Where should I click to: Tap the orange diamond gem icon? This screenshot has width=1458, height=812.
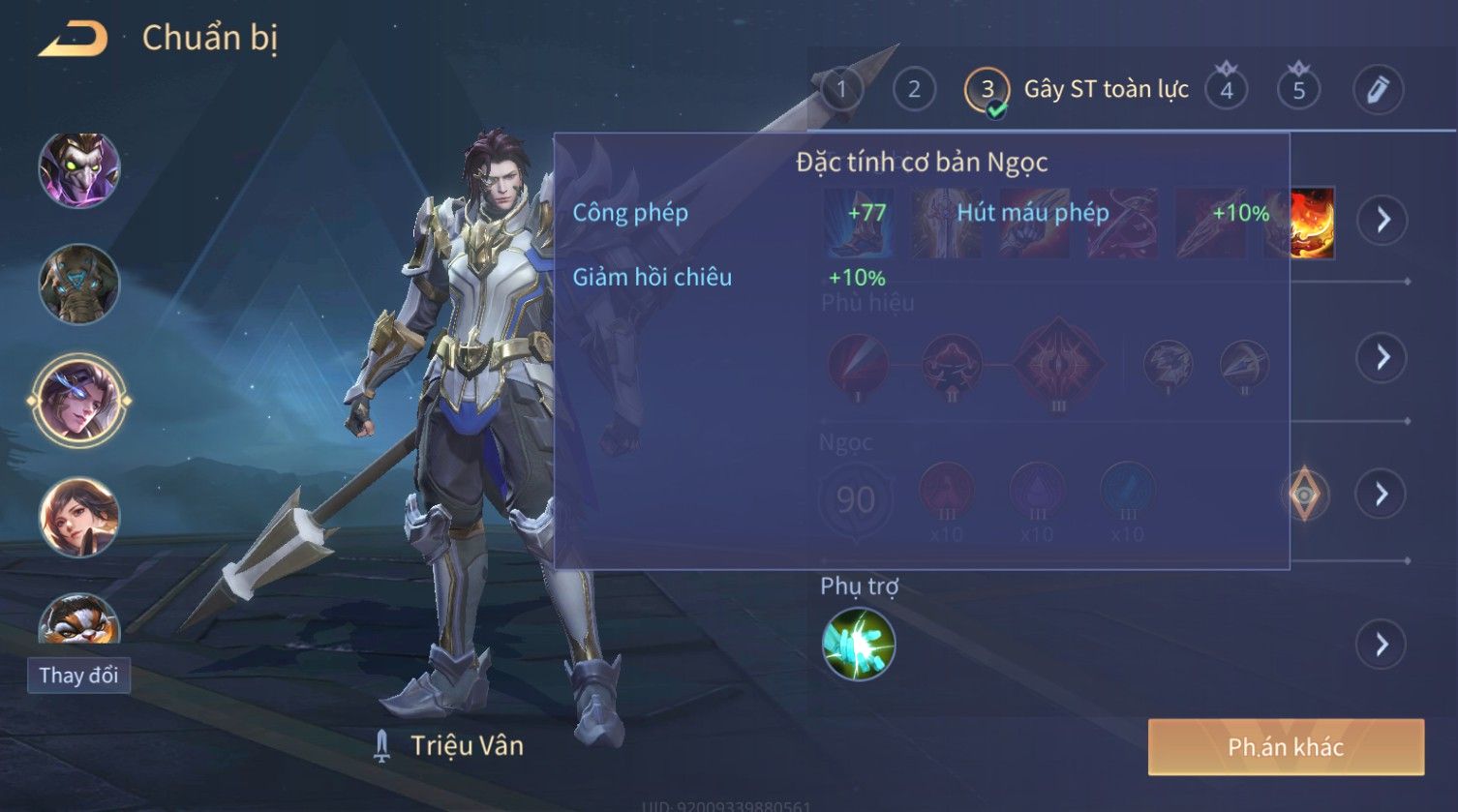(1304, 495)
